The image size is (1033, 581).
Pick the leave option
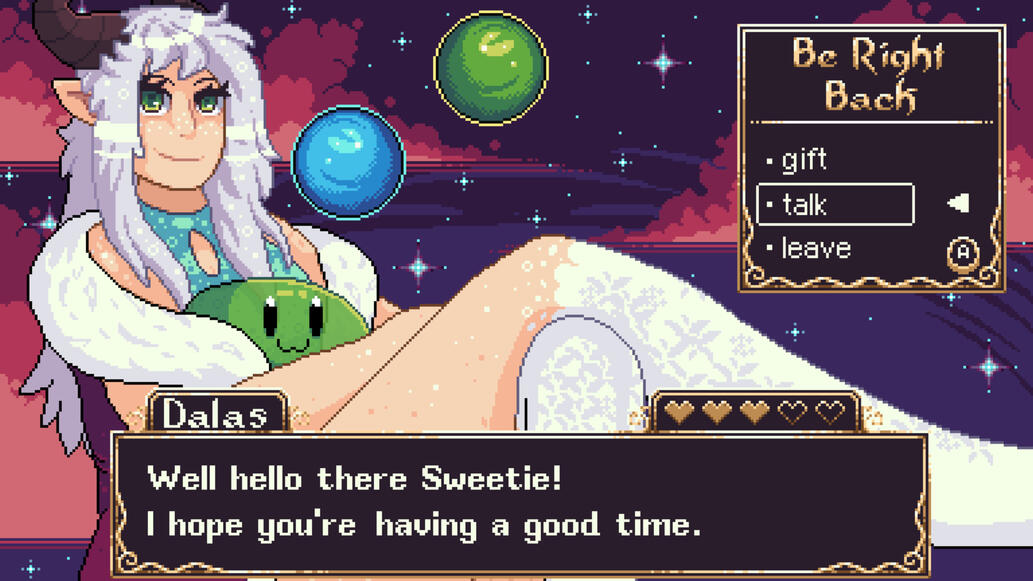pyautogui.click(x=815, y=248)
